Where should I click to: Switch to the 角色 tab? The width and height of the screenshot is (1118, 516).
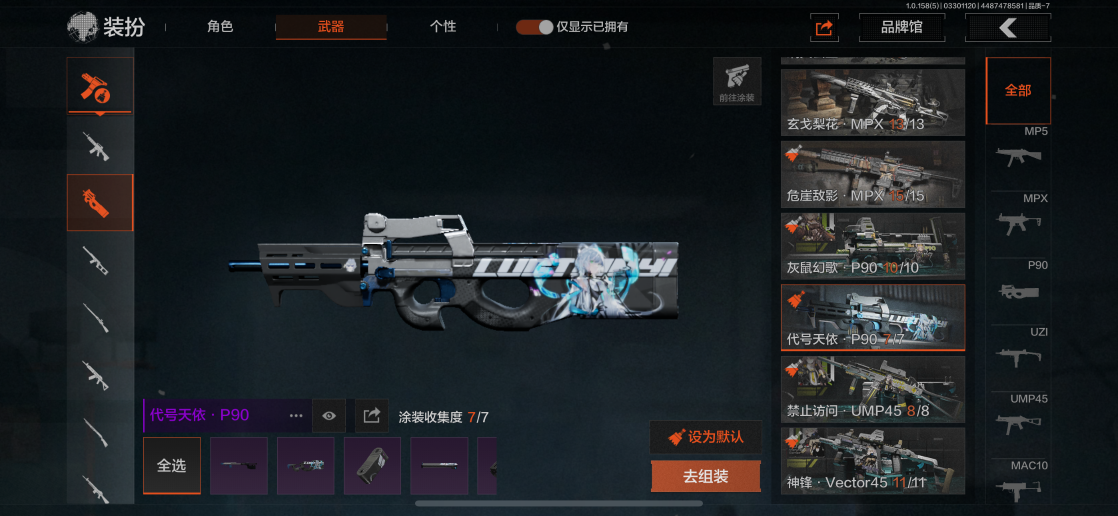pos(220,27)
